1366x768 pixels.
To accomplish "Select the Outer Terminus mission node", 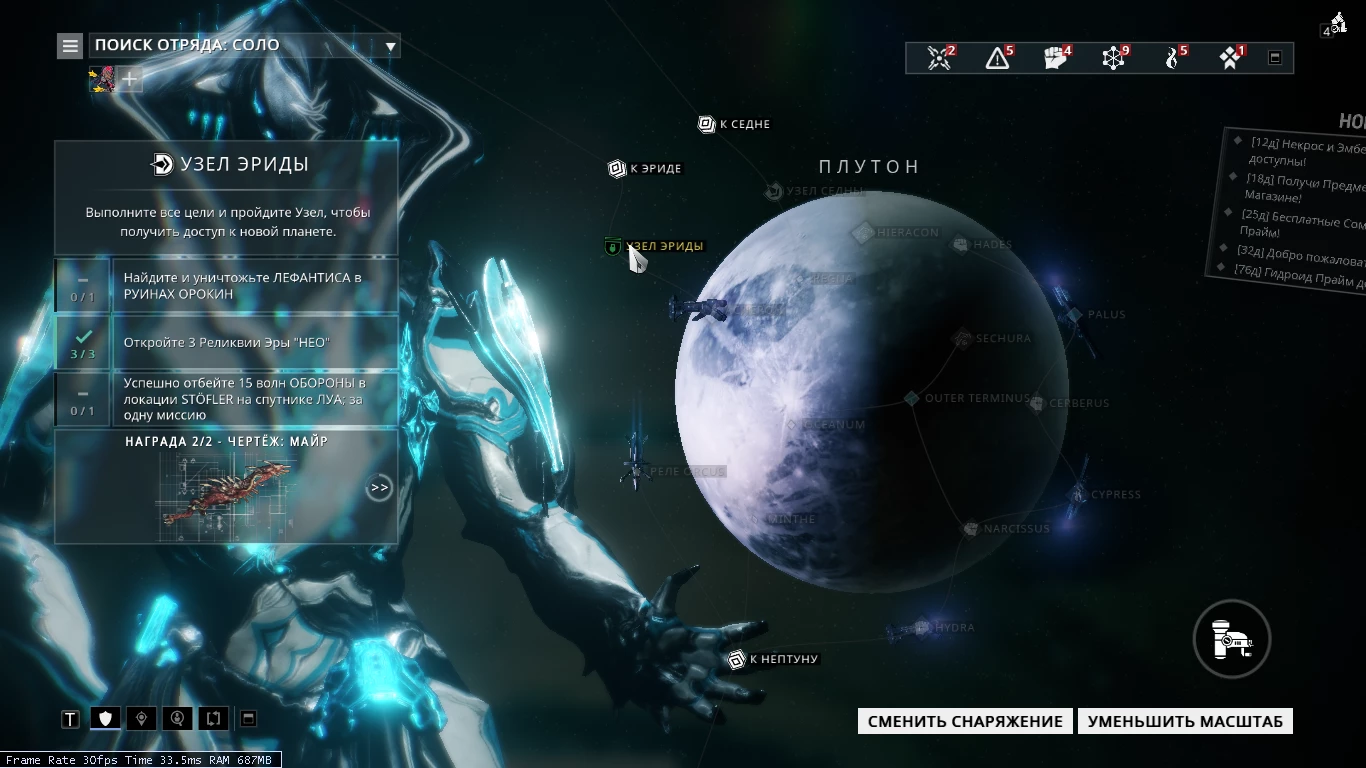I will 912,398.
